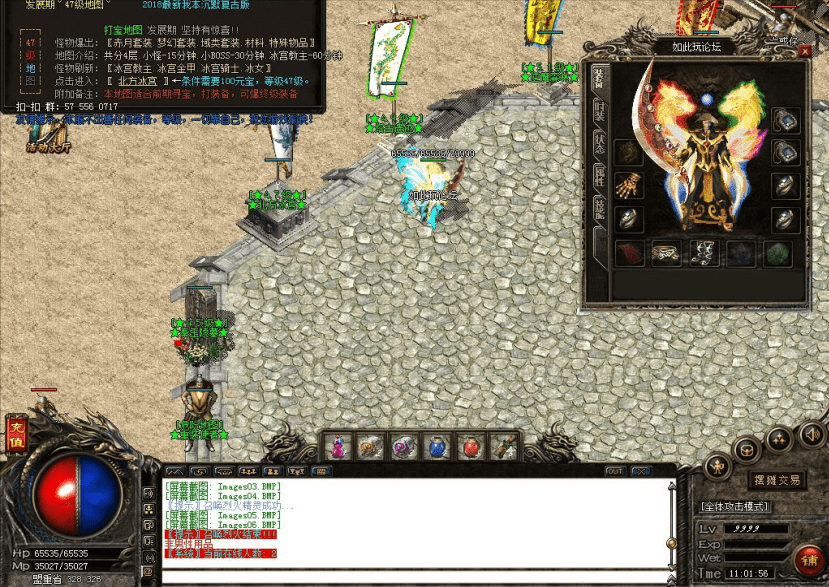Select the belt equipment slot

click(666, 253)
